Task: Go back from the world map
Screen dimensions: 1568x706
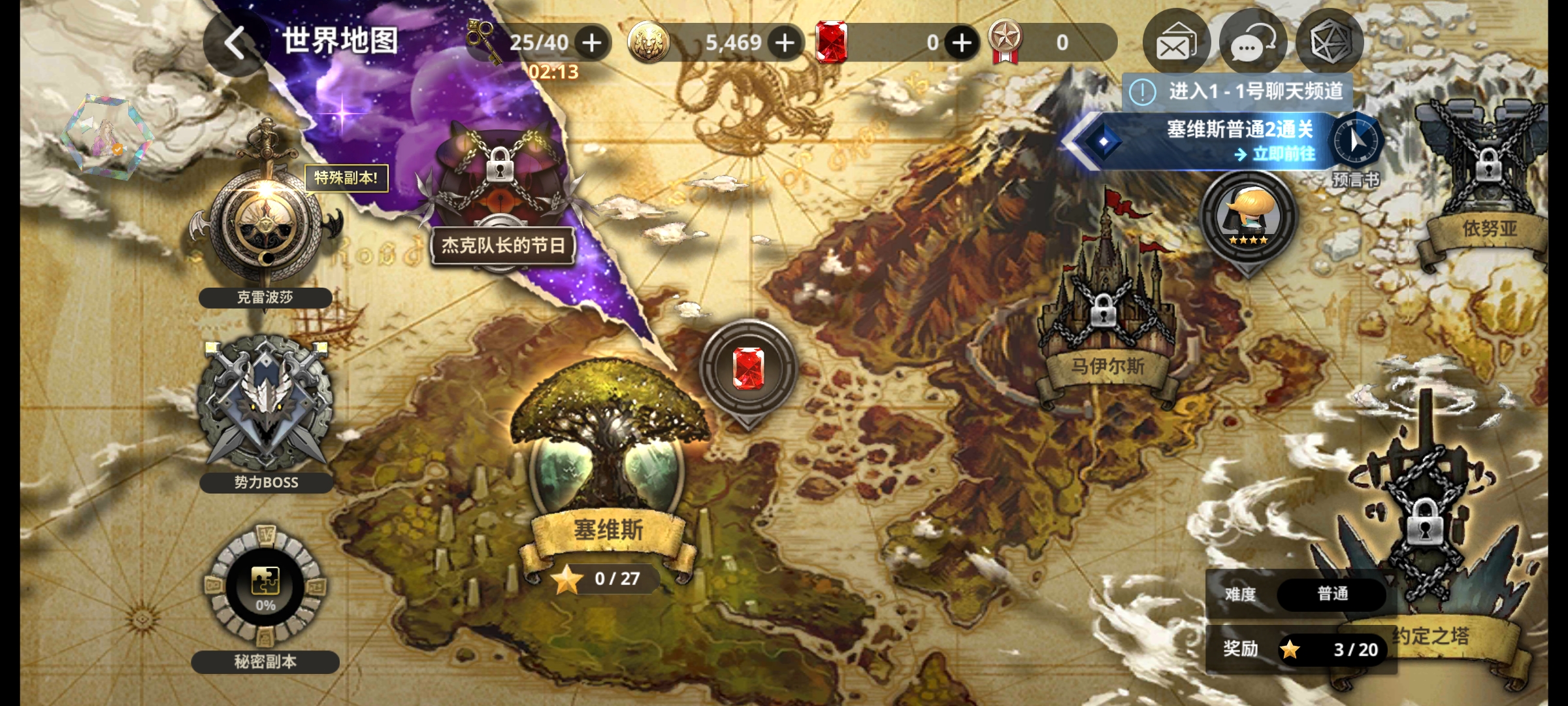Action: (234, 43)
